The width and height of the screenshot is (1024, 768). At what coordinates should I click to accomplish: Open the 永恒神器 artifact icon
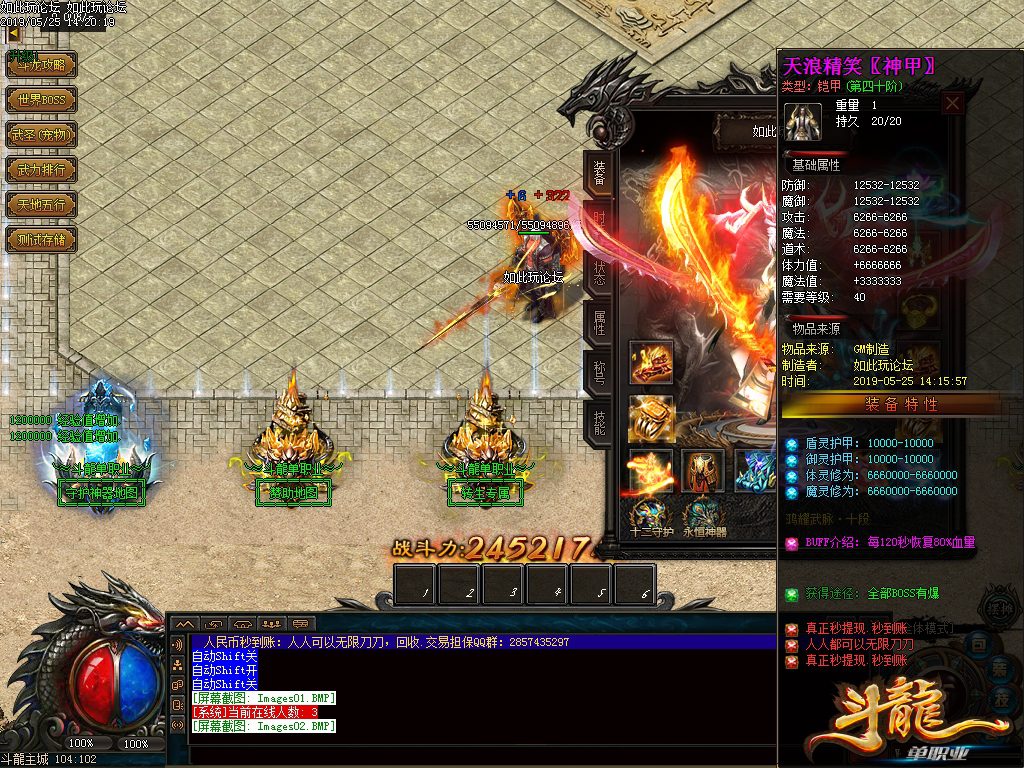pyautogui.click(x=702, y=514)
